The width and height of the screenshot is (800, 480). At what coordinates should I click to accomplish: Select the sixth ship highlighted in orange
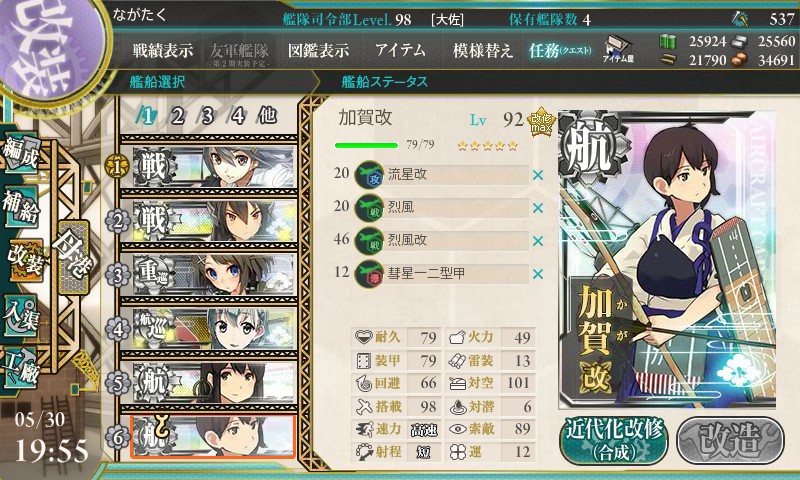pyautogui.click(x=207, y=436)
